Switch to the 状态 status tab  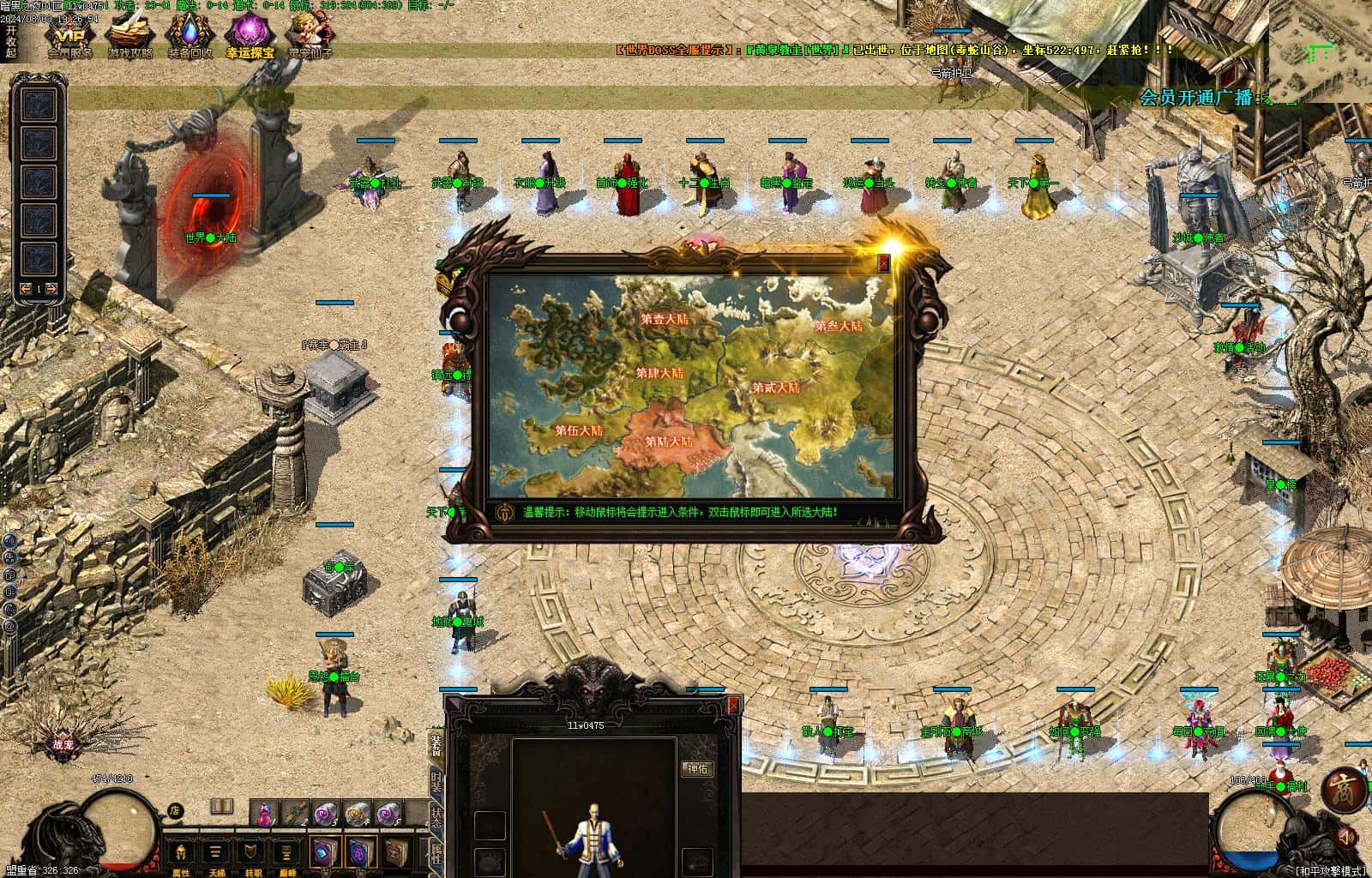tap(436, 817)
